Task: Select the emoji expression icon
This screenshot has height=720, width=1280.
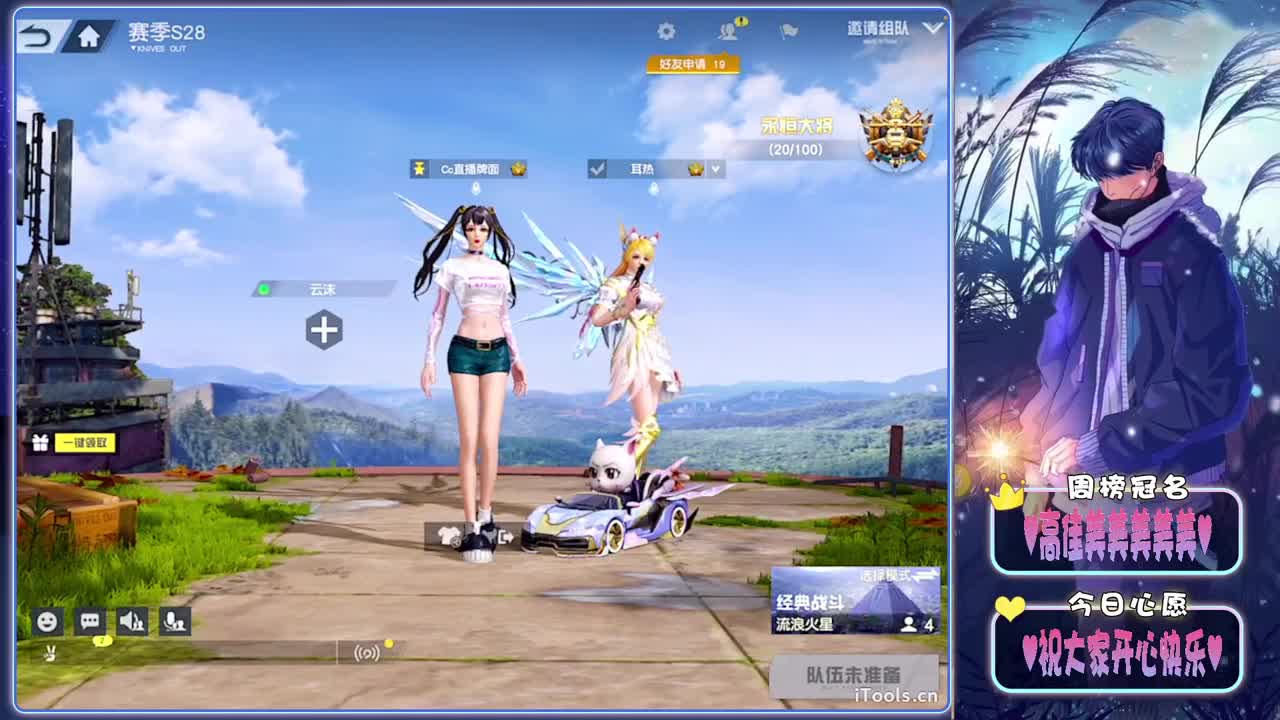Action: (x=48, y=622)
